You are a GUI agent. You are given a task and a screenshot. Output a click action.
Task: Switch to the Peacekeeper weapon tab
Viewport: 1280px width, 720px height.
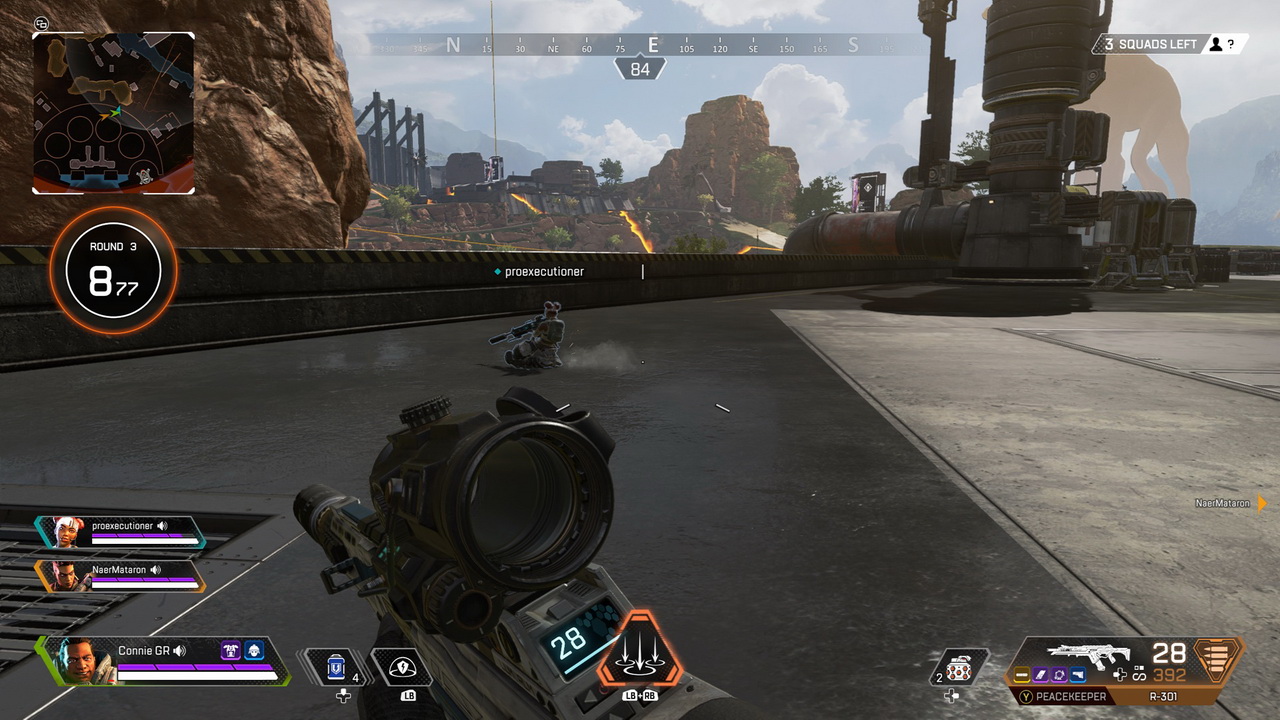[x=1073, y=697]
